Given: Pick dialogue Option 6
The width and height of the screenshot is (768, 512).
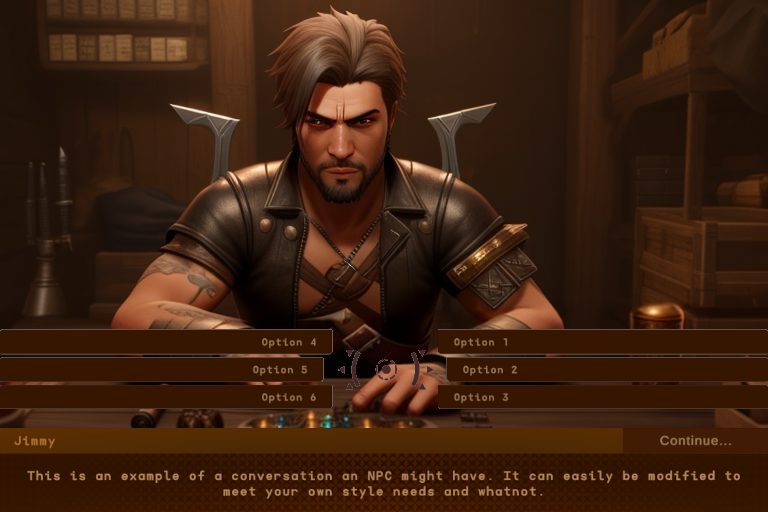Looking at the screenshot, I should [166, 397].
